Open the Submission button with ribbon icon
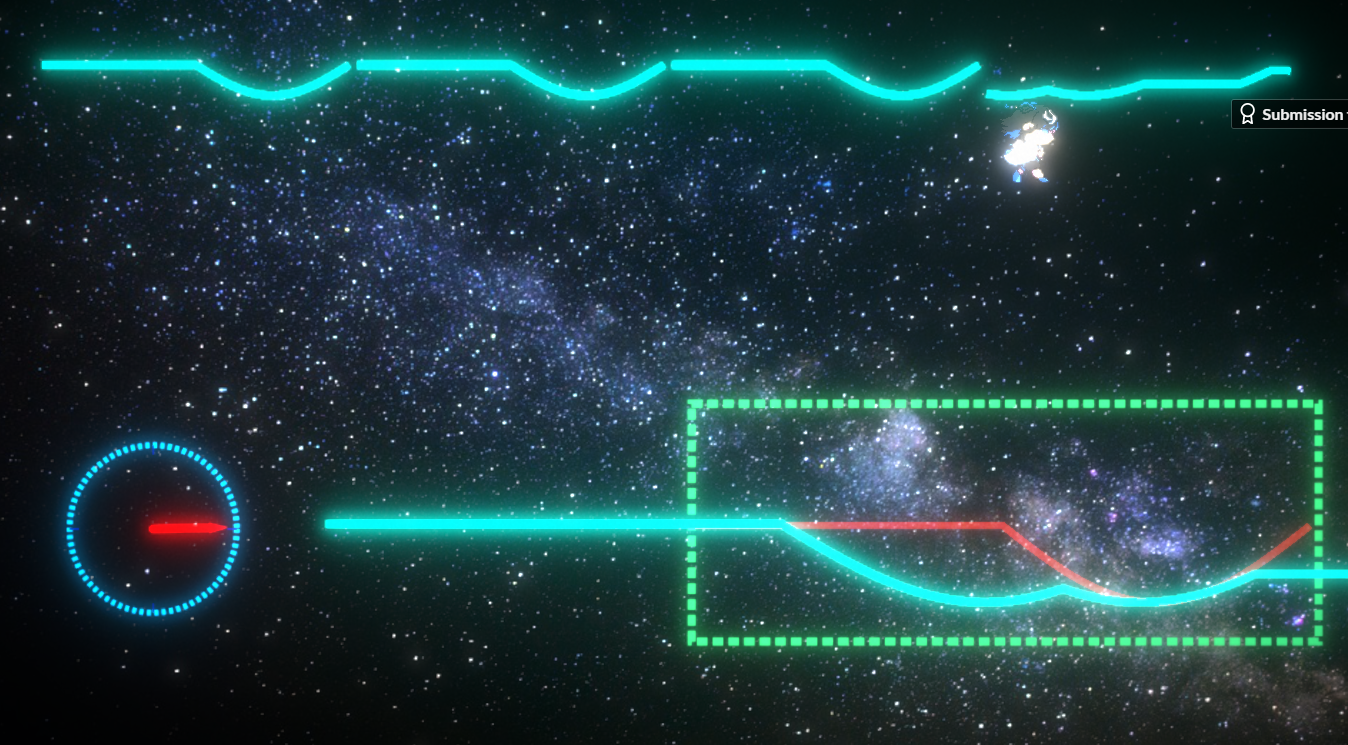The image size is (1348, 745). click(x=1291, y=115)
